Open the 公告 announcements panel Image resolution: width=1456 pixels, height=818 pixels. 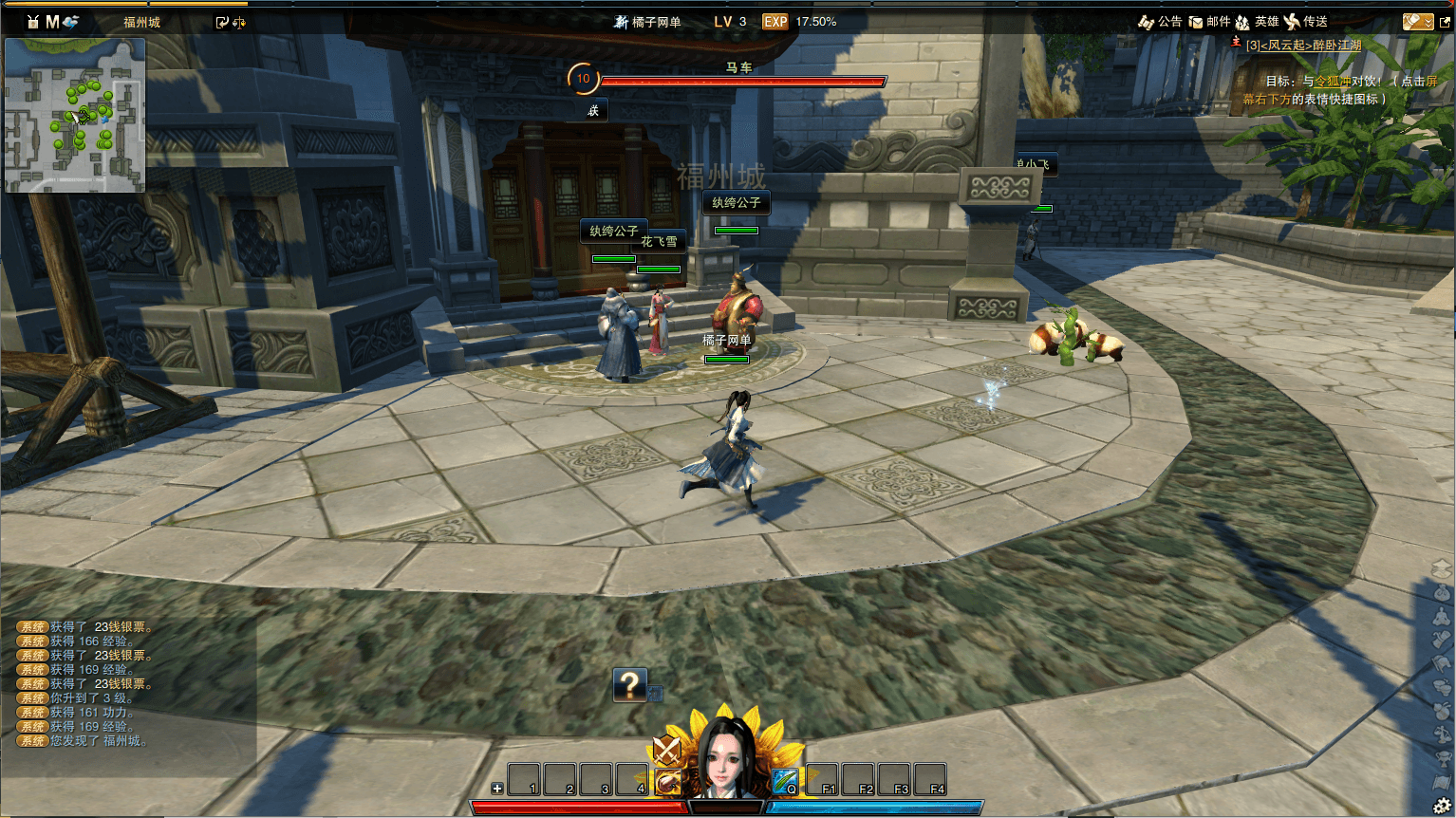click(x=1161, y=22)
